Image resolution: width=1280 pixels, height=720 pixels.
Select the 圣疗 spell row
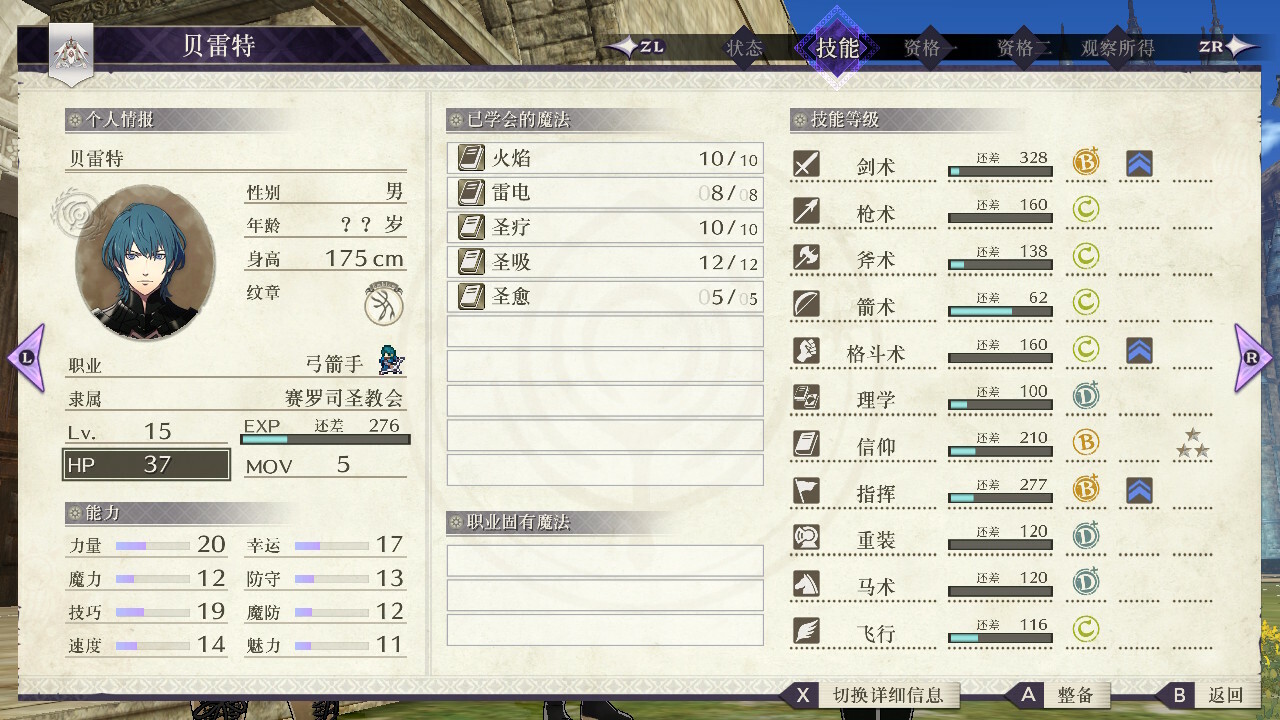[604, 227]
